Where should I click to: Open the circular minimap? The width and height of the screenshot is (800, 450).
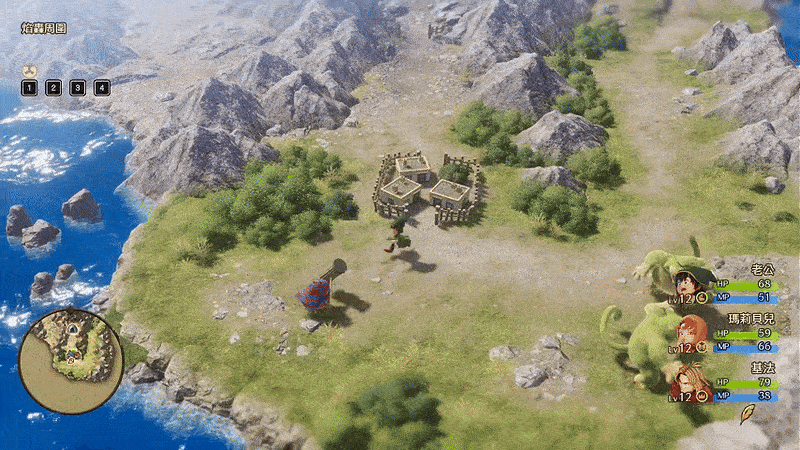click(70, 346)
